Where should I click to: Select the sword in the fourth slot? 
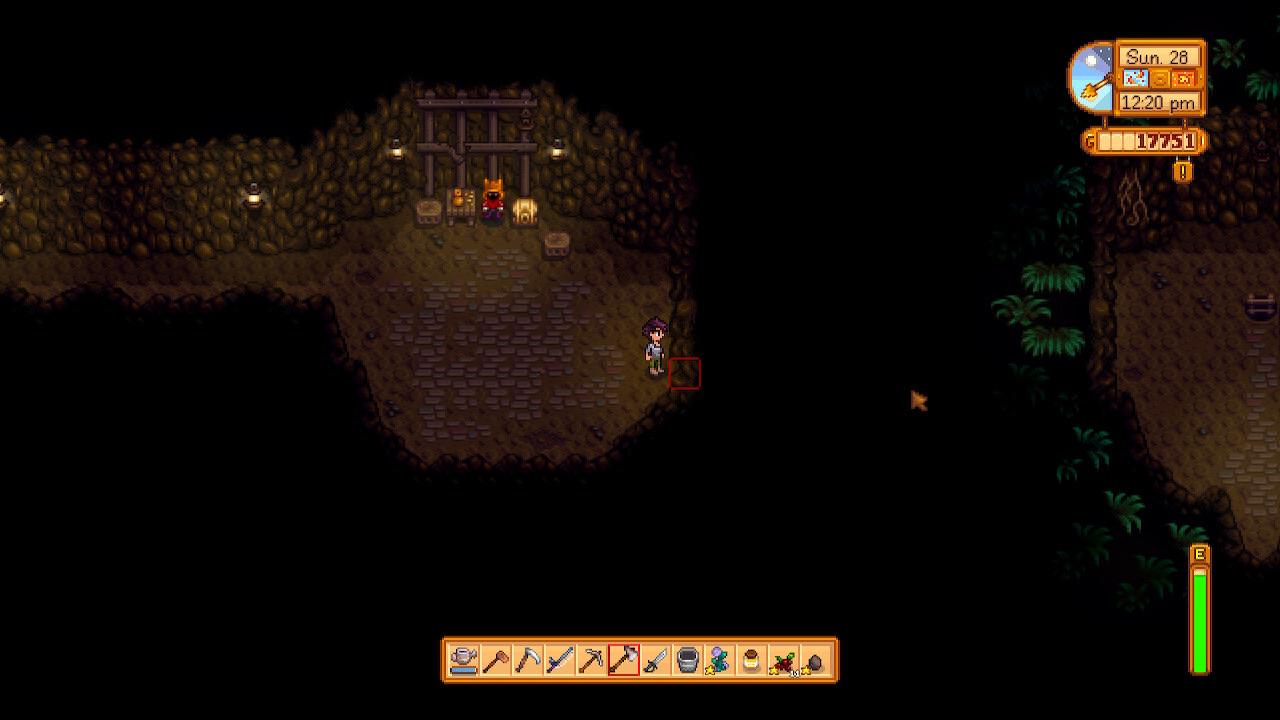560,660
